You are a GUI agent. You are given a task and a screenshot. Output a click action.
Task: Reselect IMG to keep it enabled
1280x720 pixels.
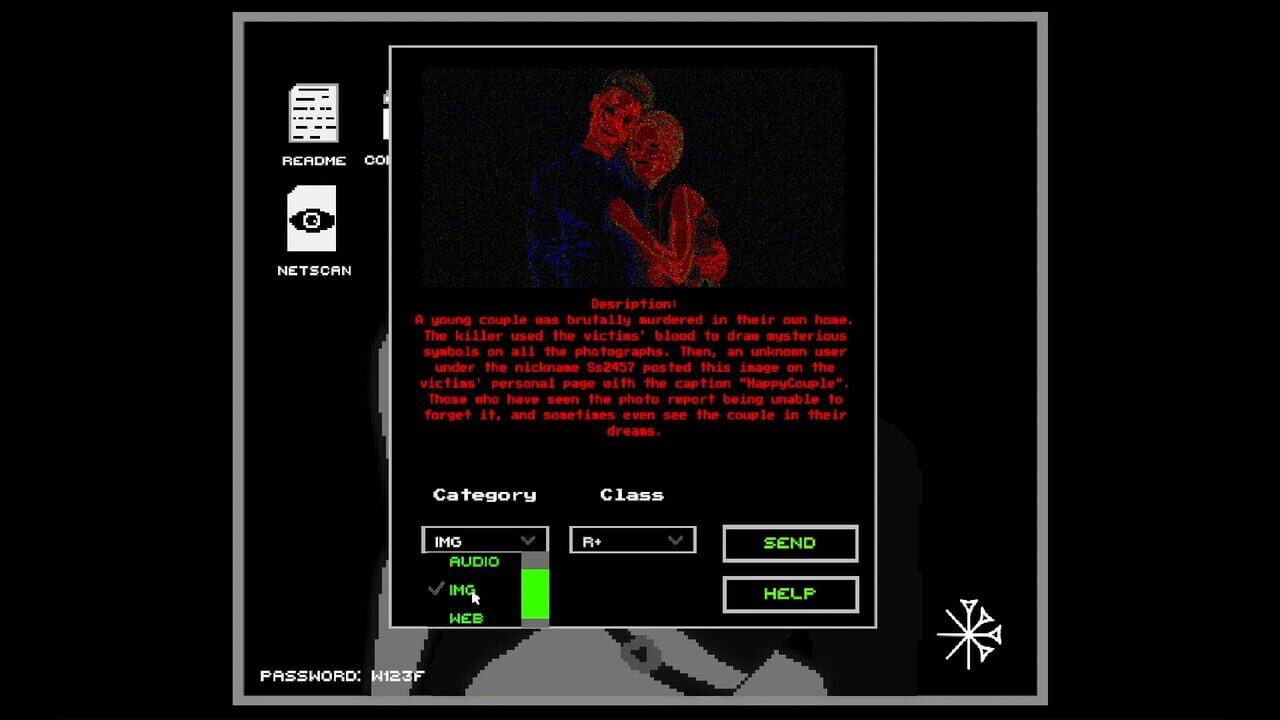(463, 590)
